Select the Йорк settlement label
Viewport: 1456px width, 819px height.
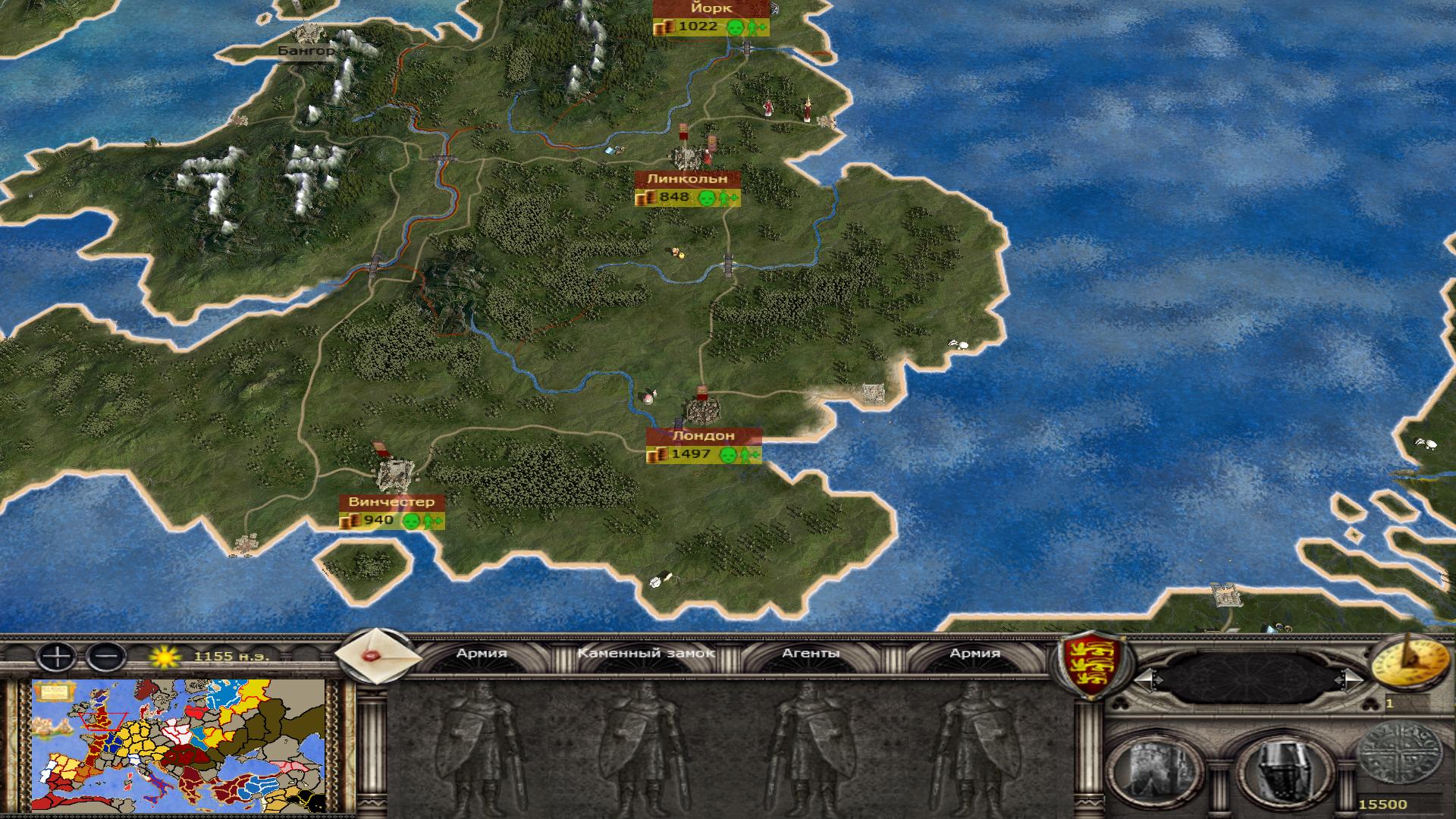click(x=711, y=8)
